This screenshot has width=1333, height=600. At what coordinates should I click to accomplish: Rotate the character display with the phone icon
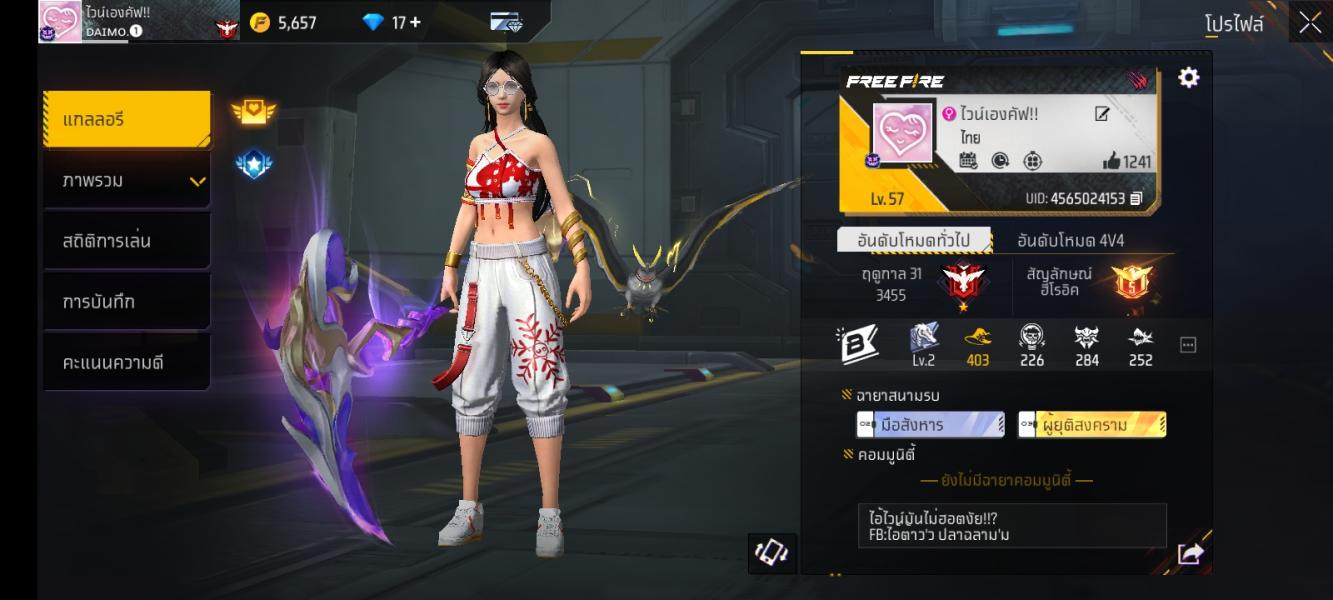(x=772, y=553)
